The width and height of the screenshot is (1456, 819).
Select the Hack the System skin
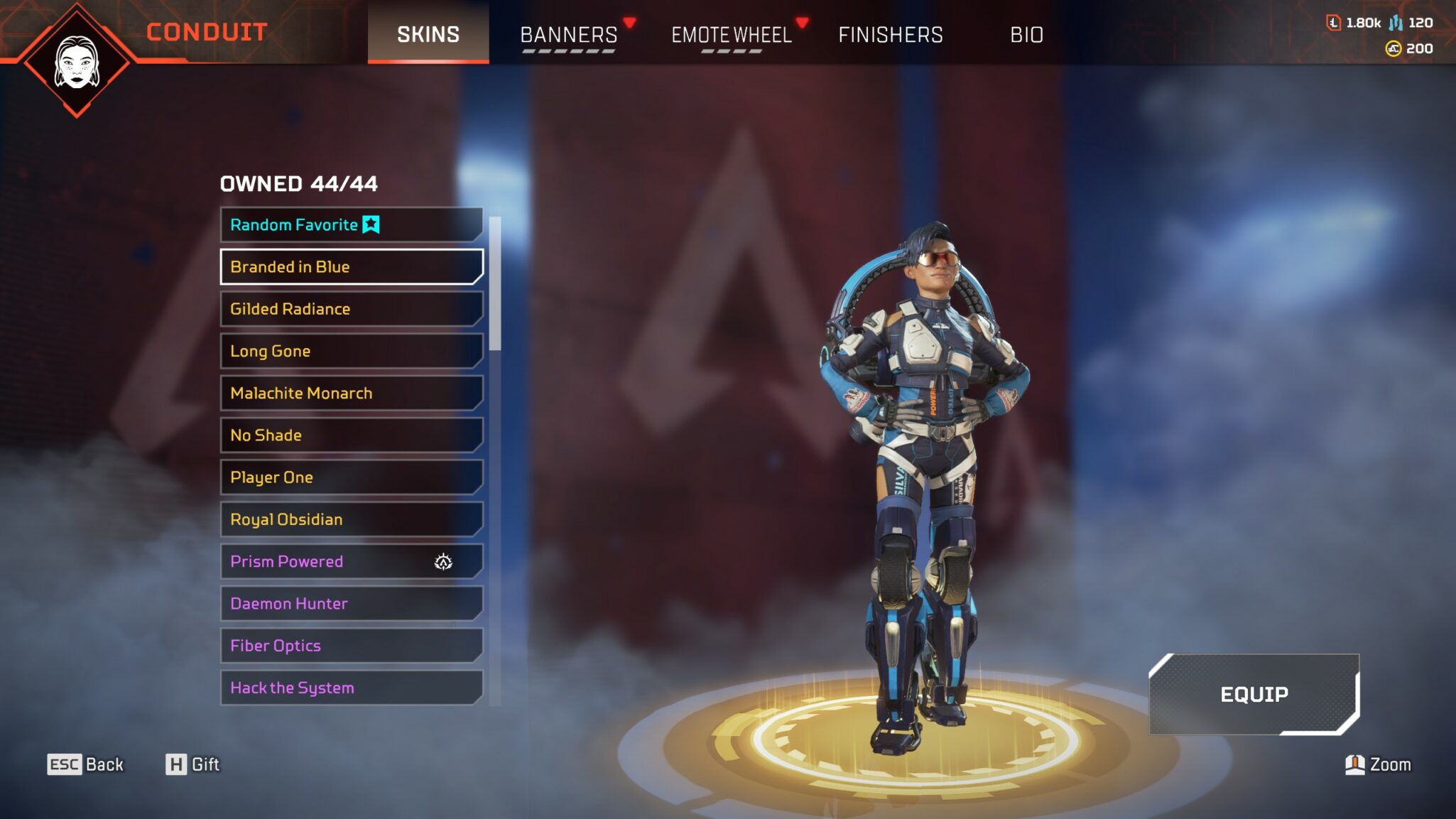click(x=351, y=688)
